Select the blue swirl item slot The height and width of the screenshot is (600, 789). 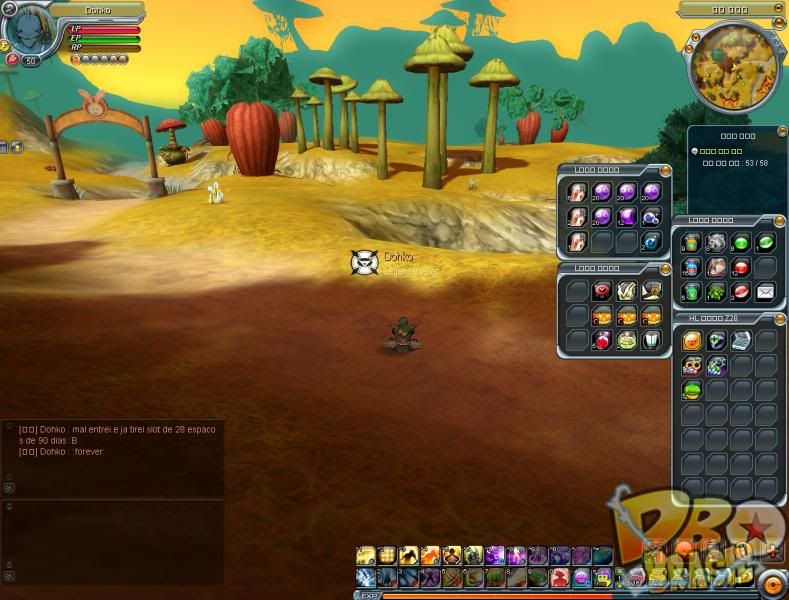pos(651,241)
